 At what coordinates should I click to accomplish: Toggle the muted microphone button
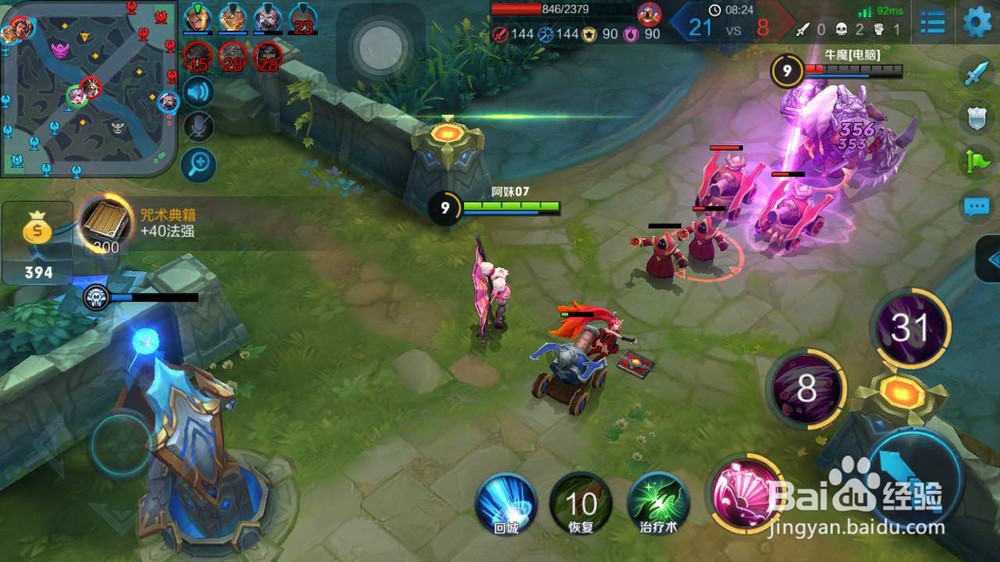point(199,127)
